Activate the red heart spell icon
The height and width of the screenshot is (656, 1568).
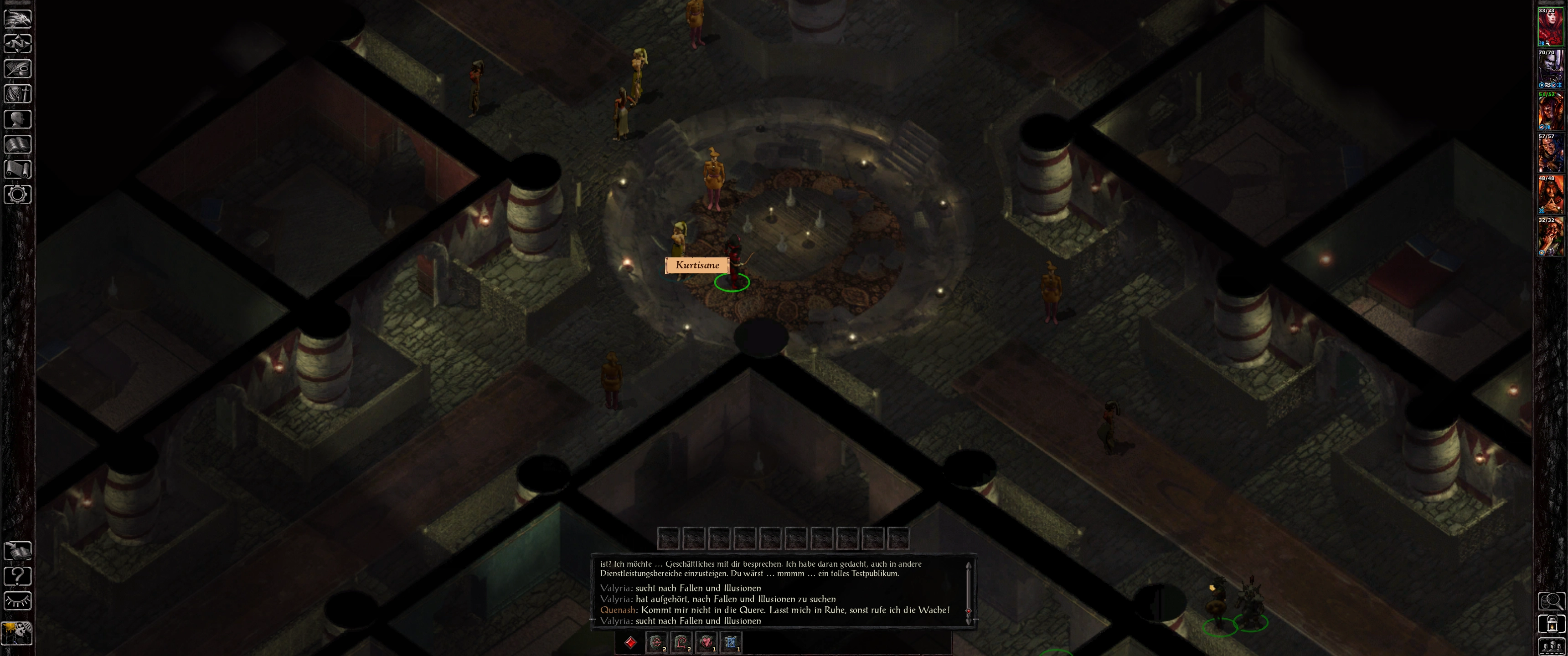coord(706,642)
